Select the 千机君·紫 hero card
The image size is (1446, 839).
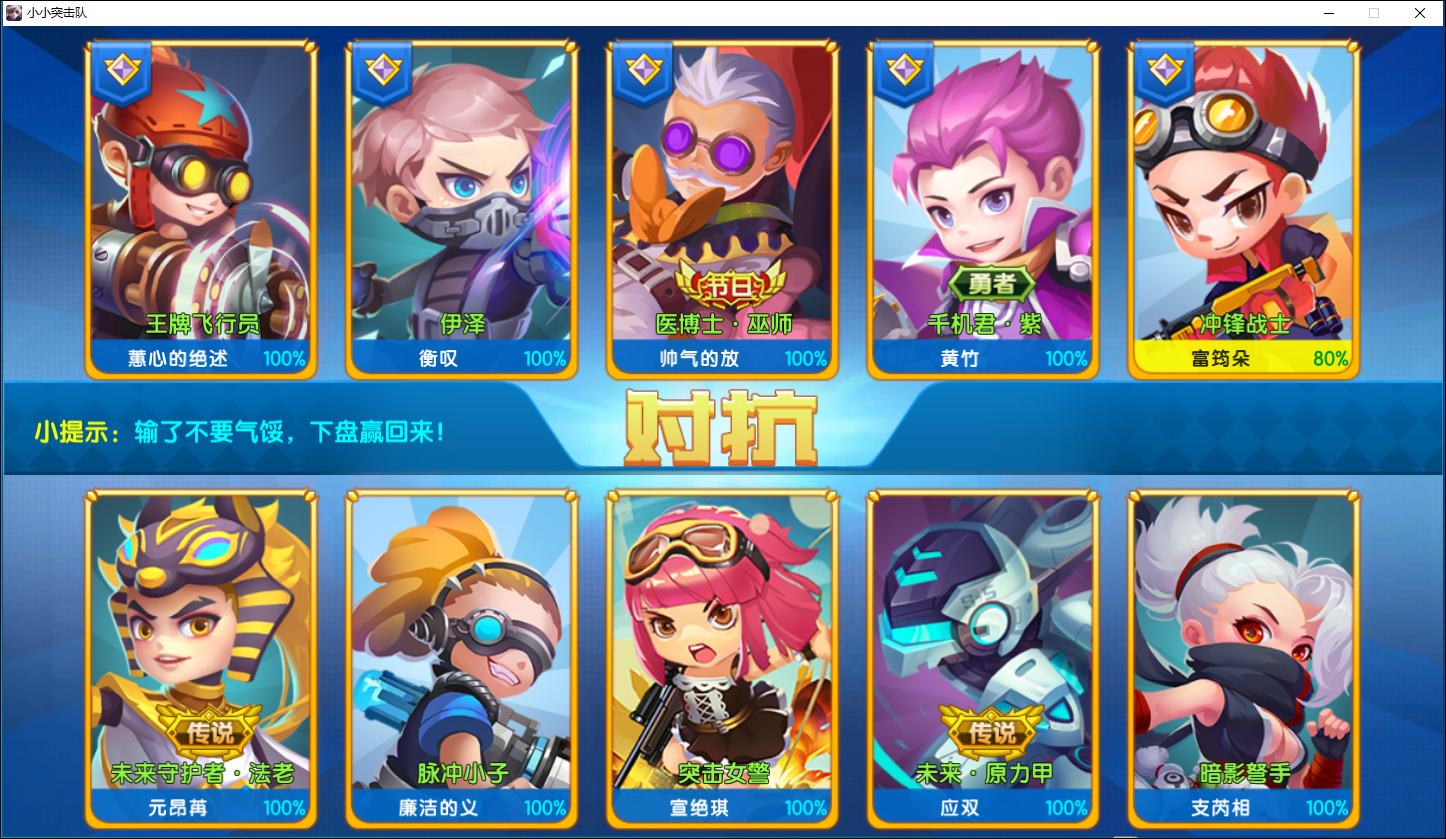(x=982, y=210)
